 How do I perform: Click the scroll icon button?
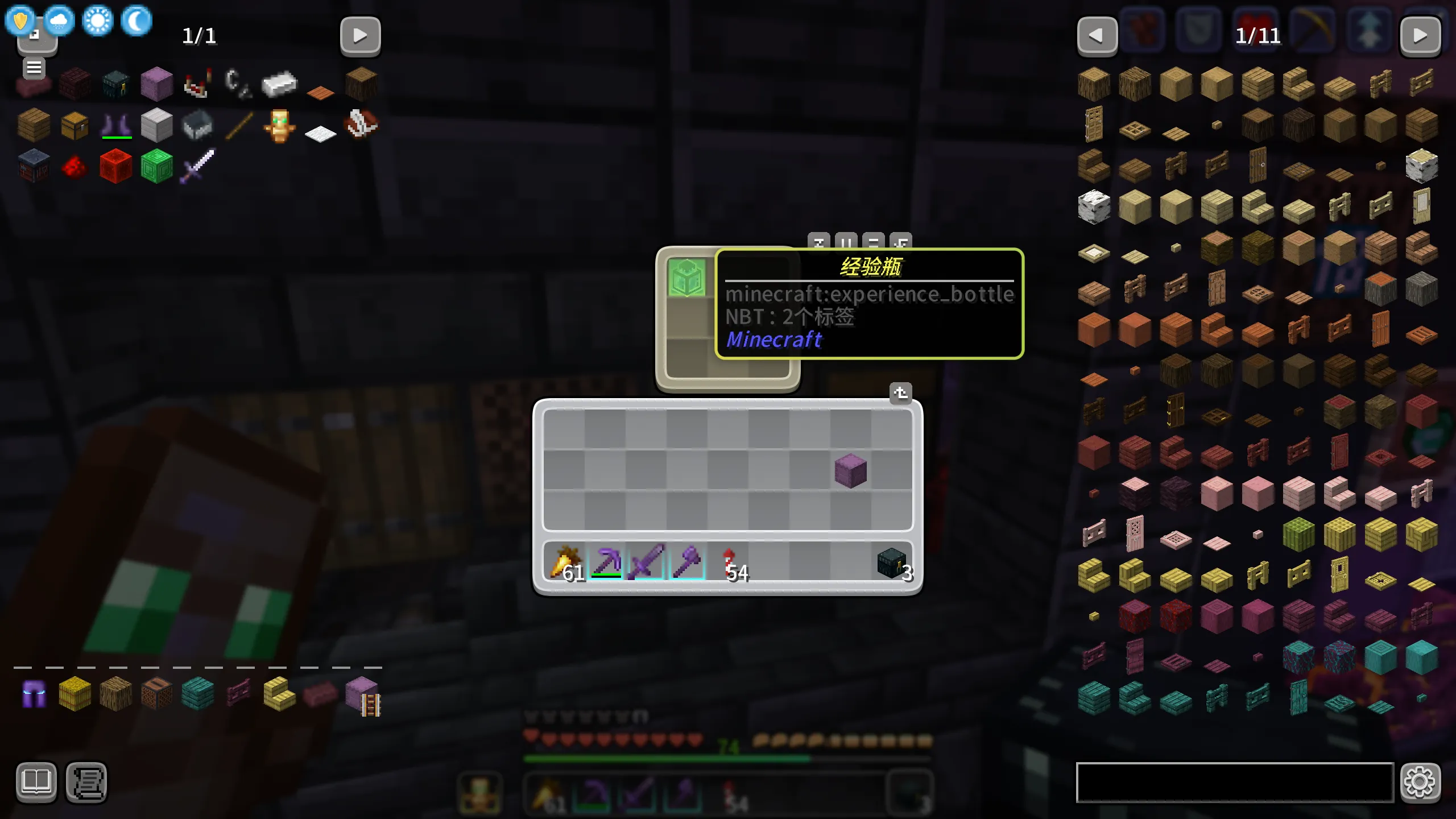[86, 782]
